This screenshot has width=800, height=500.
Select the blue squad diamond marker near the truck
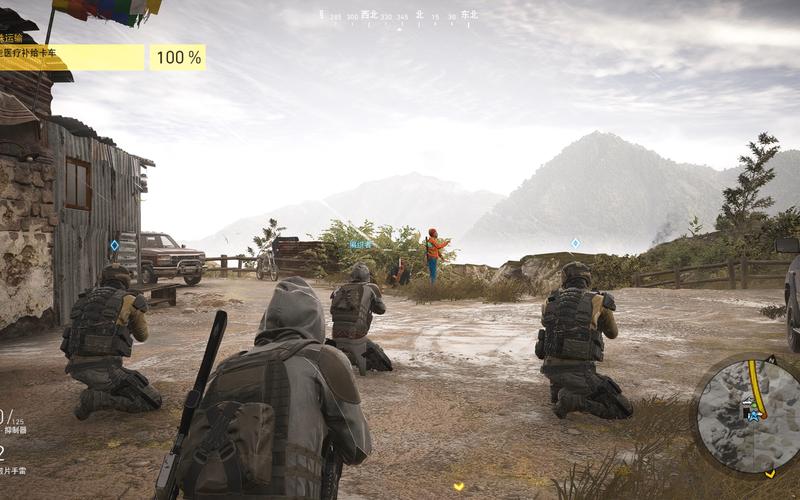114,245
